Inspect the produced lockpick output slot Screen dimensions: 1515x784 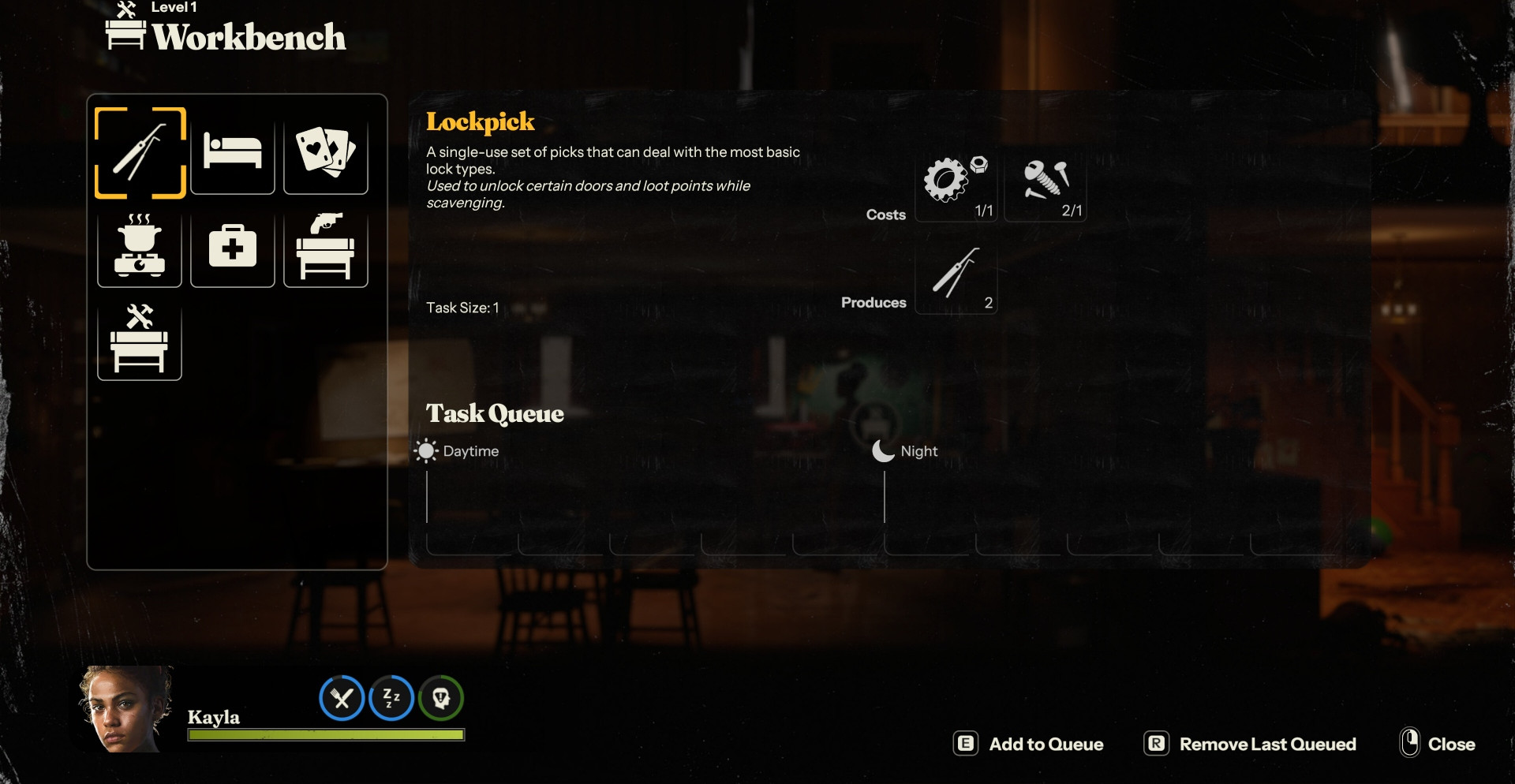(x=956, y=276)
